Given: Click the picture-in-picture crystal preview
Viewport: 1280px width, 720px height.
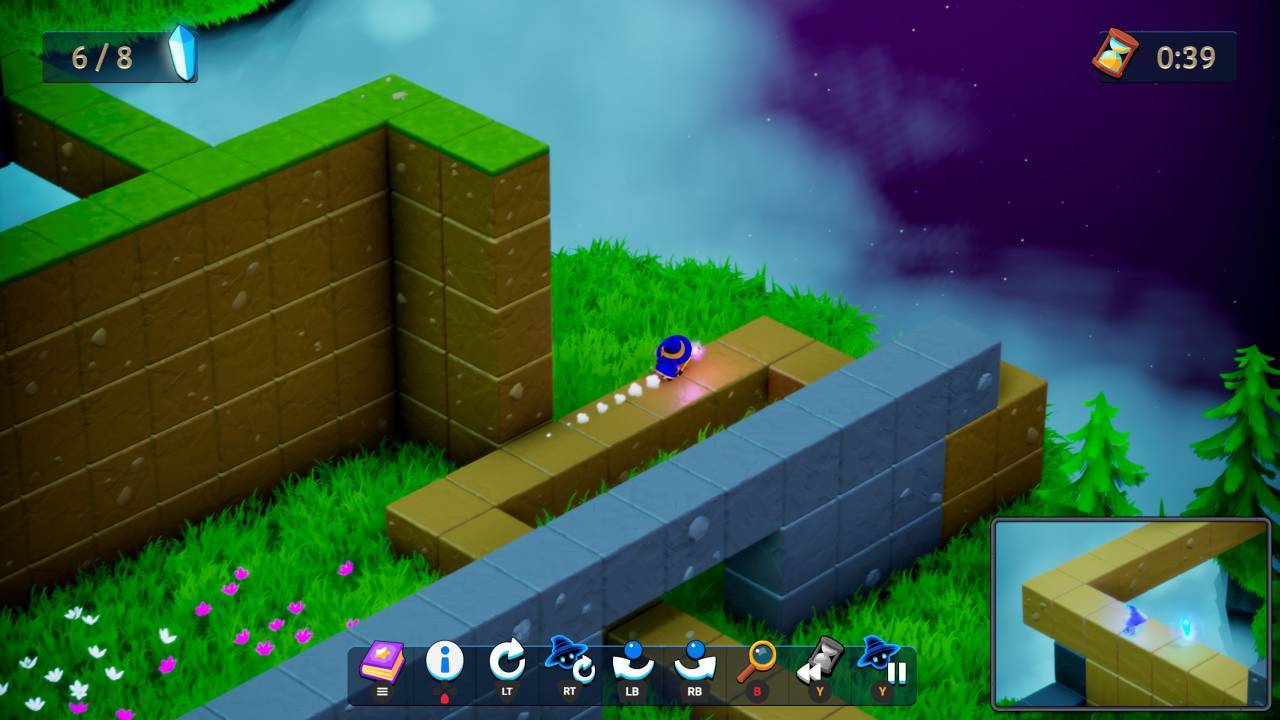Looking at the screenshot, I should (x=1130, y=613).
